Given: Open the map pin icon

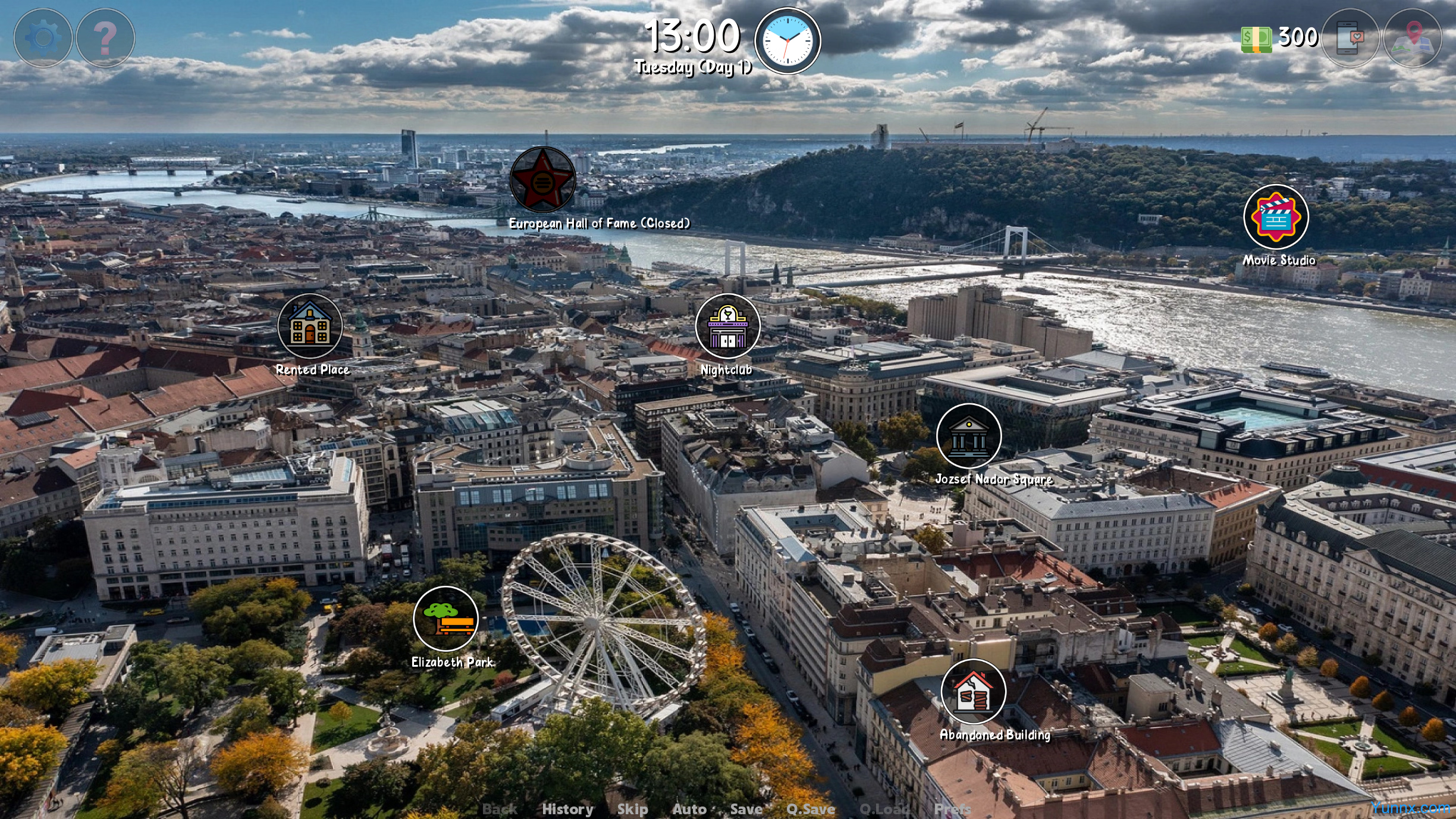Looking at the screenshot, I should click(x=1413, y=38).
